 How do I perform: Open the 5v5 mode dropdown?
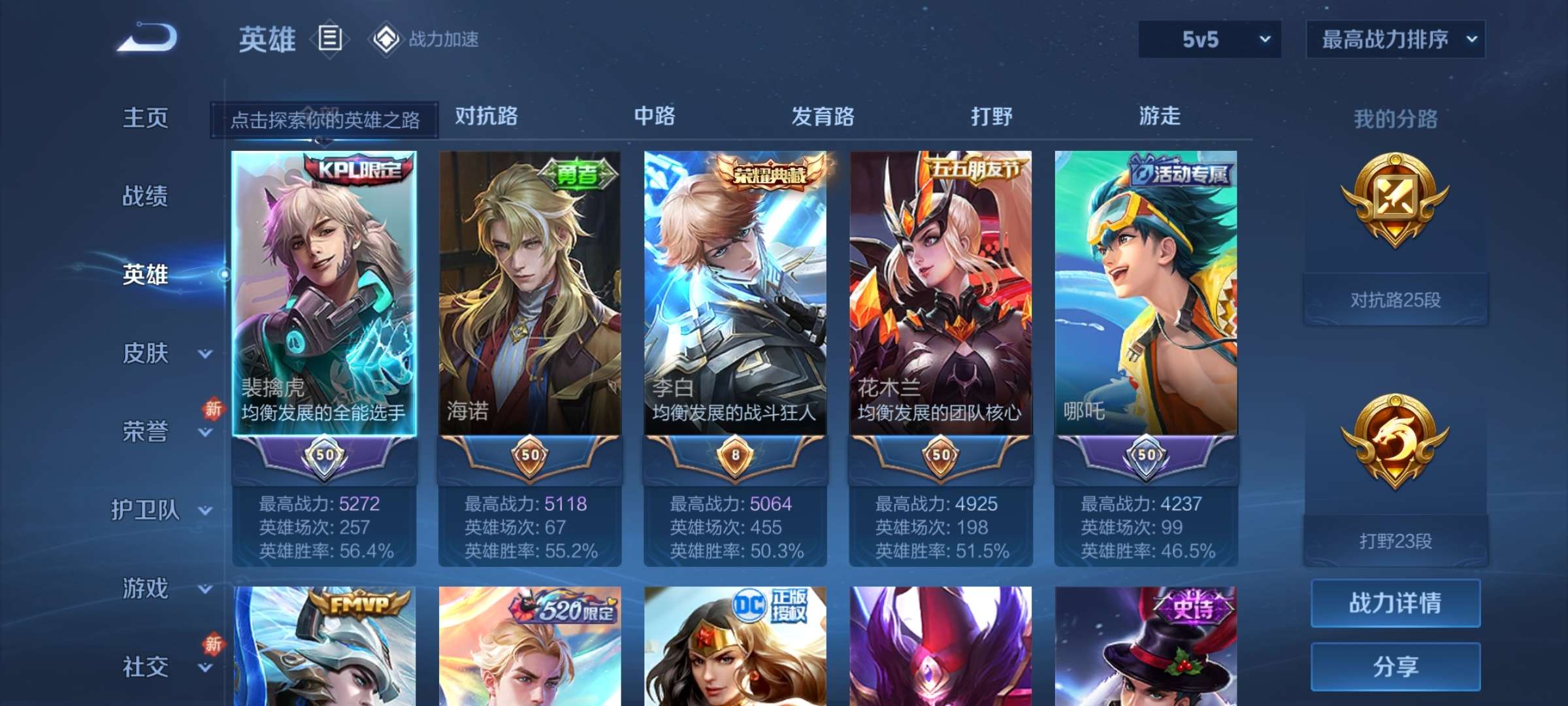pyautogui.click(x=1207, y=39)
